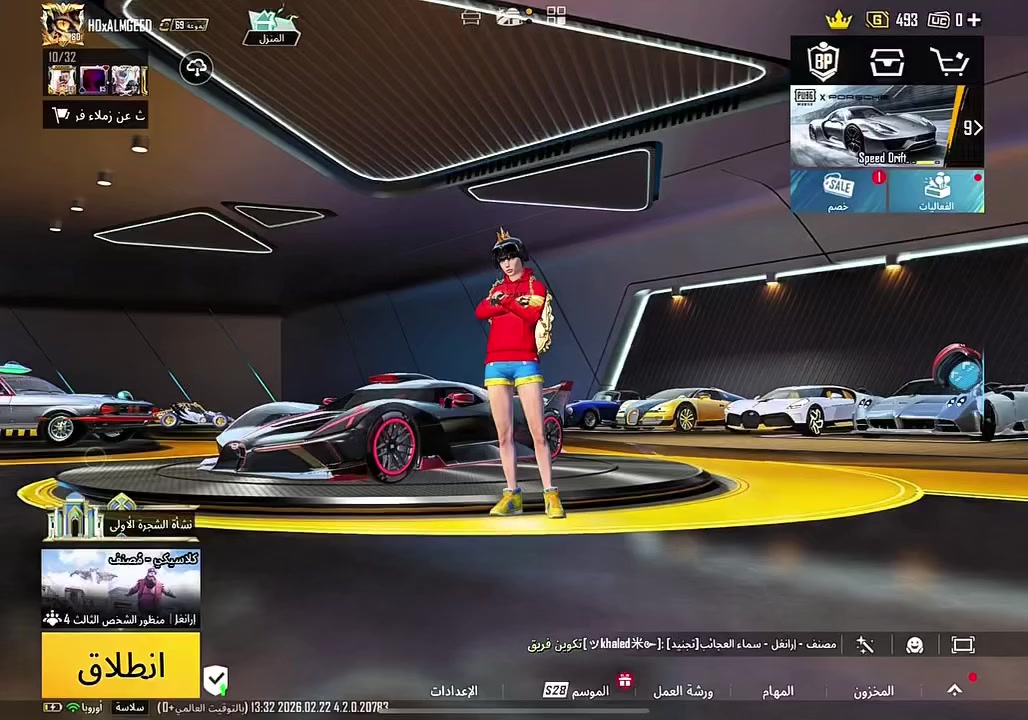Add UC with the plus button

tap(973, 19)
